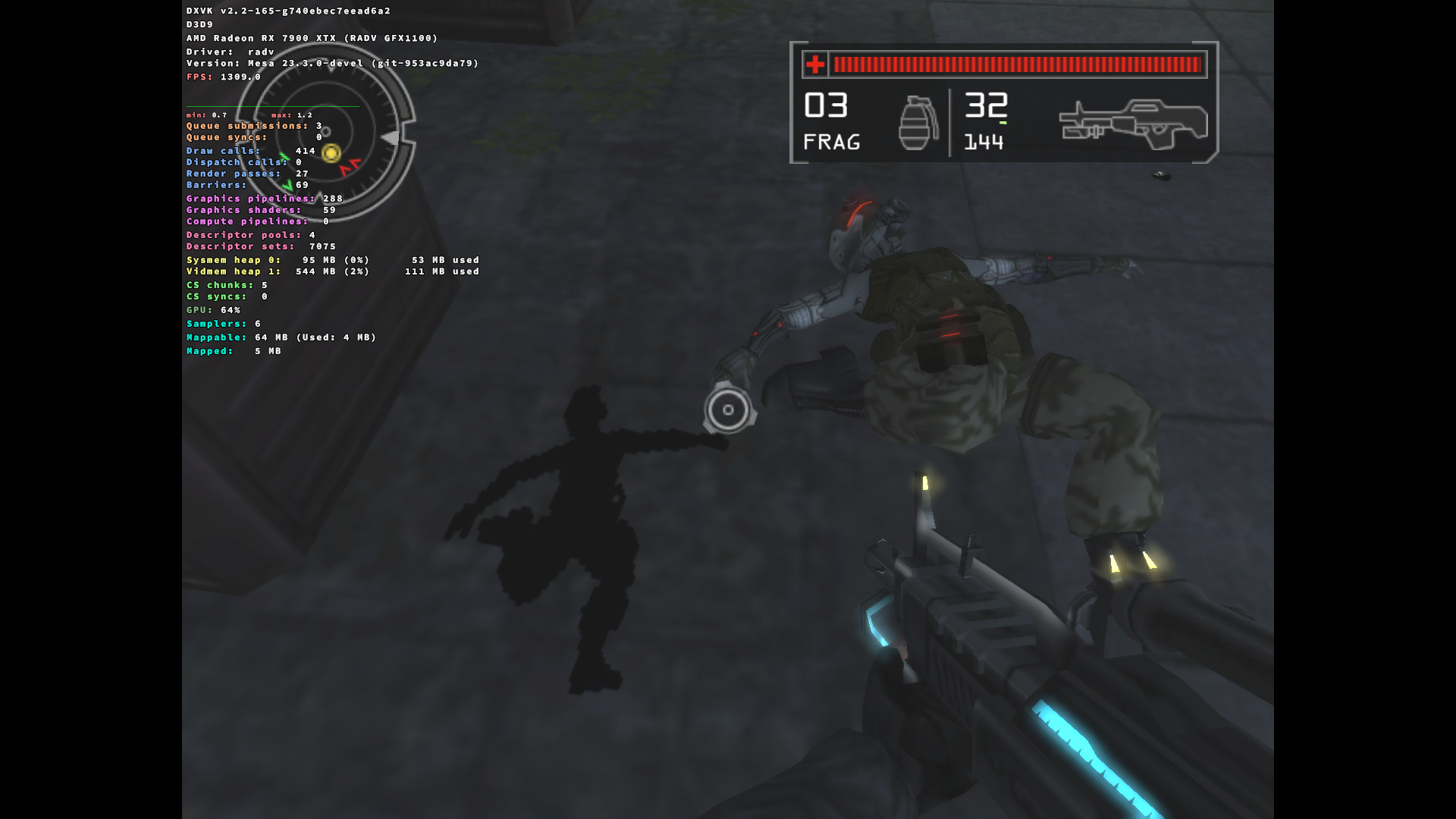
Task: Click the circular targeting reticle in the center
Action: (x=727, y=409)
